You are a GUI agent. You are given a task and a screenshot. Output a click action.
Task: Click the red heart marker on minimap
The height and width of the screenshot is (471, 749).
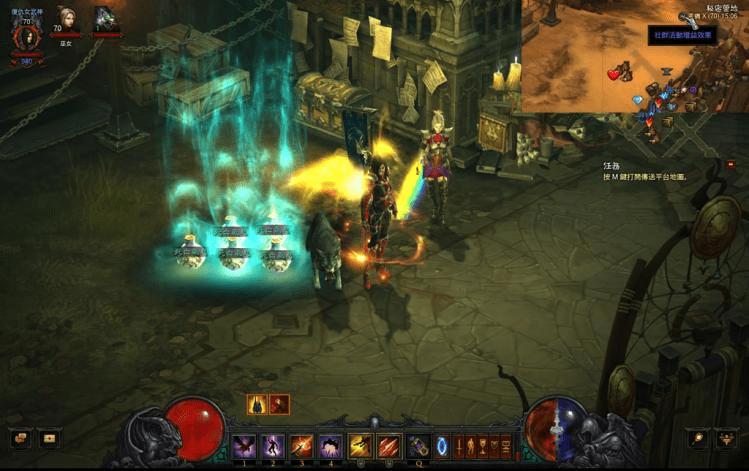click(x=613, y=75)
